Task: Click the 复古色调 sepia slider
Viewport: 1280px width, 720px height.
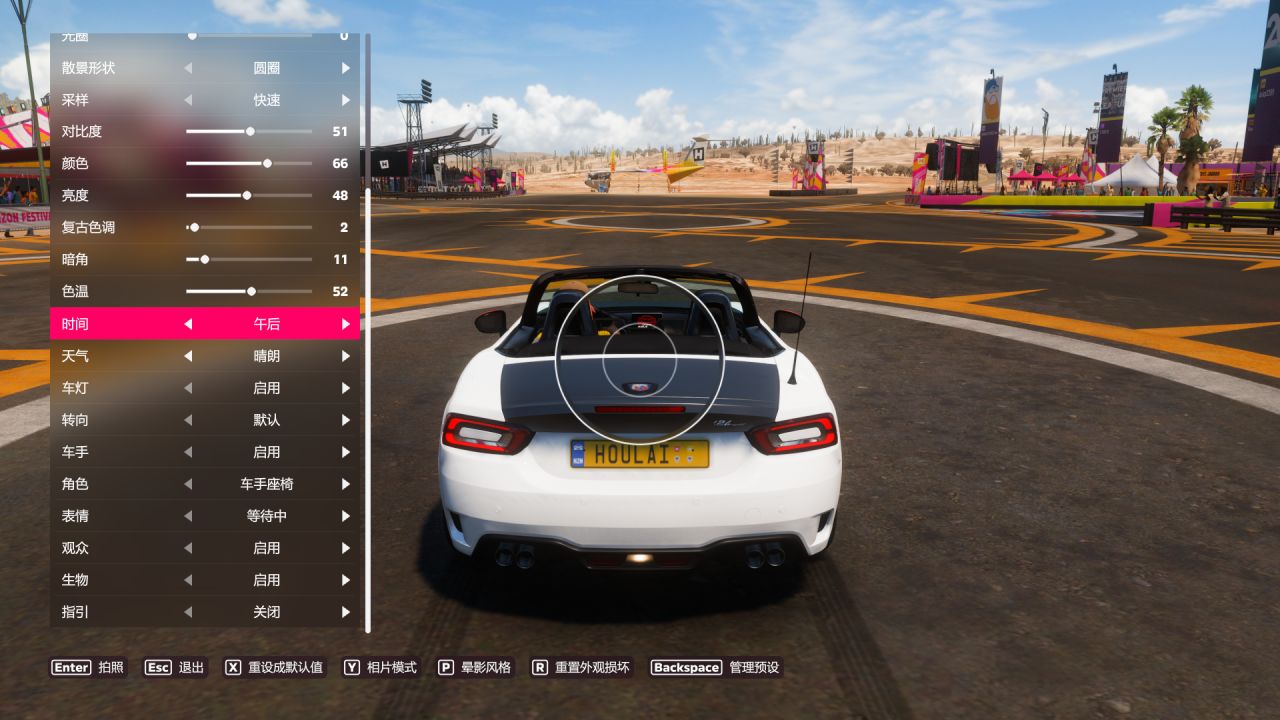Action: coord(194,227)
